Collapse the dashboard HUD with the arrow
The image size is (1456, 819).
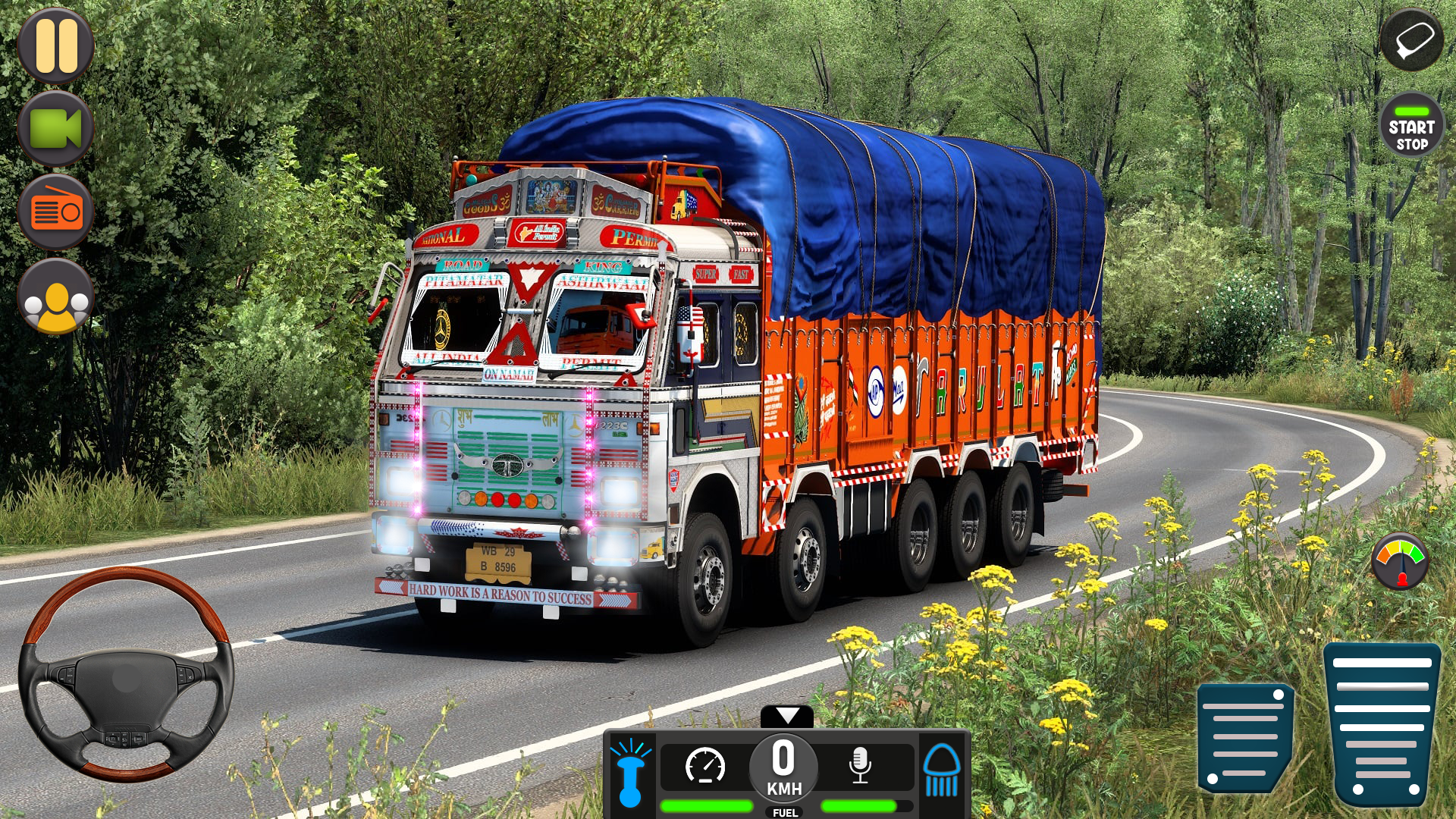(789, 714)
